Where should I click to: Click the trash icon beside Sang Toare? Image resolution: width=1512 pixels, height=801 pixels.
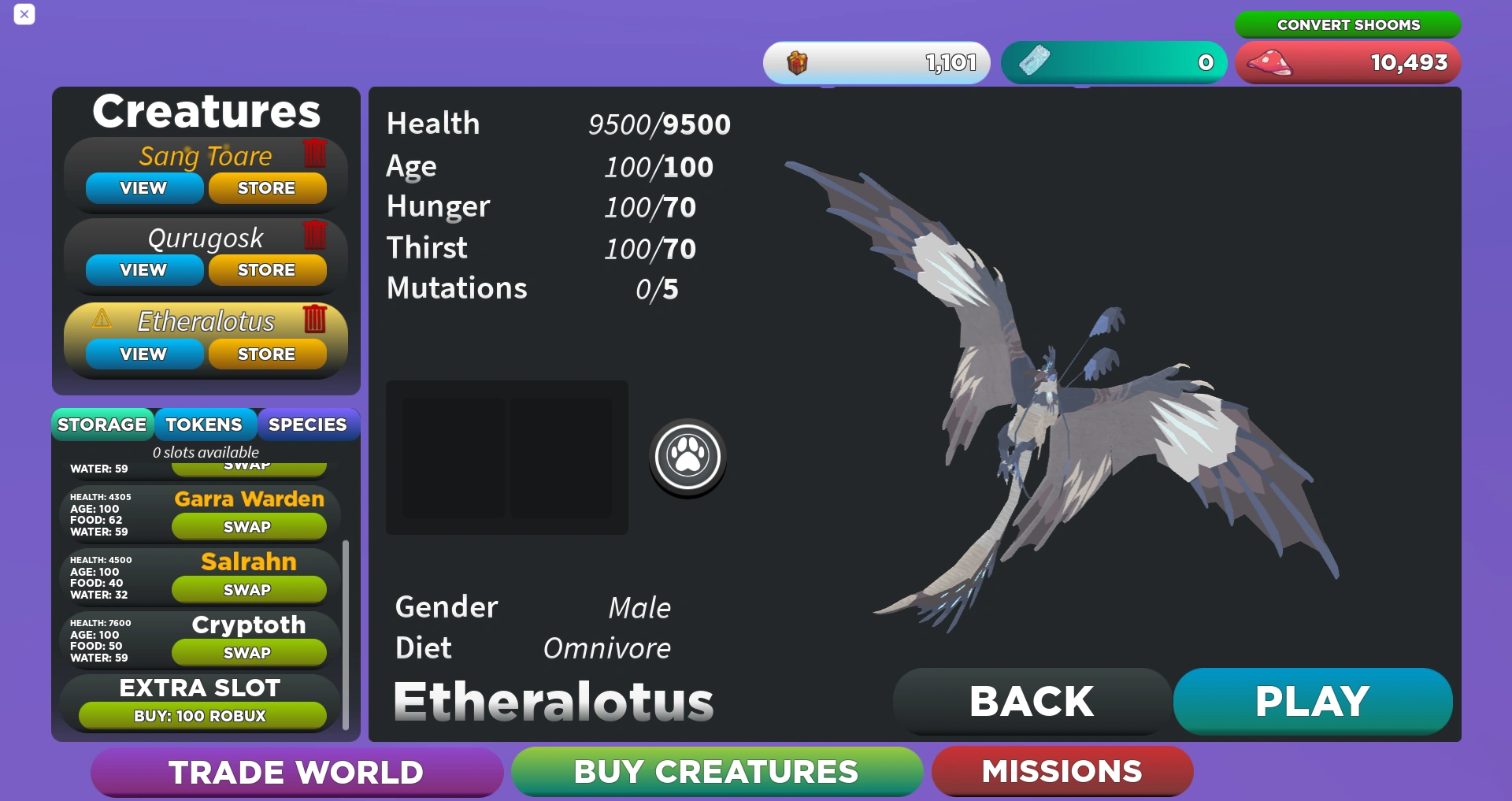(314, 154)
